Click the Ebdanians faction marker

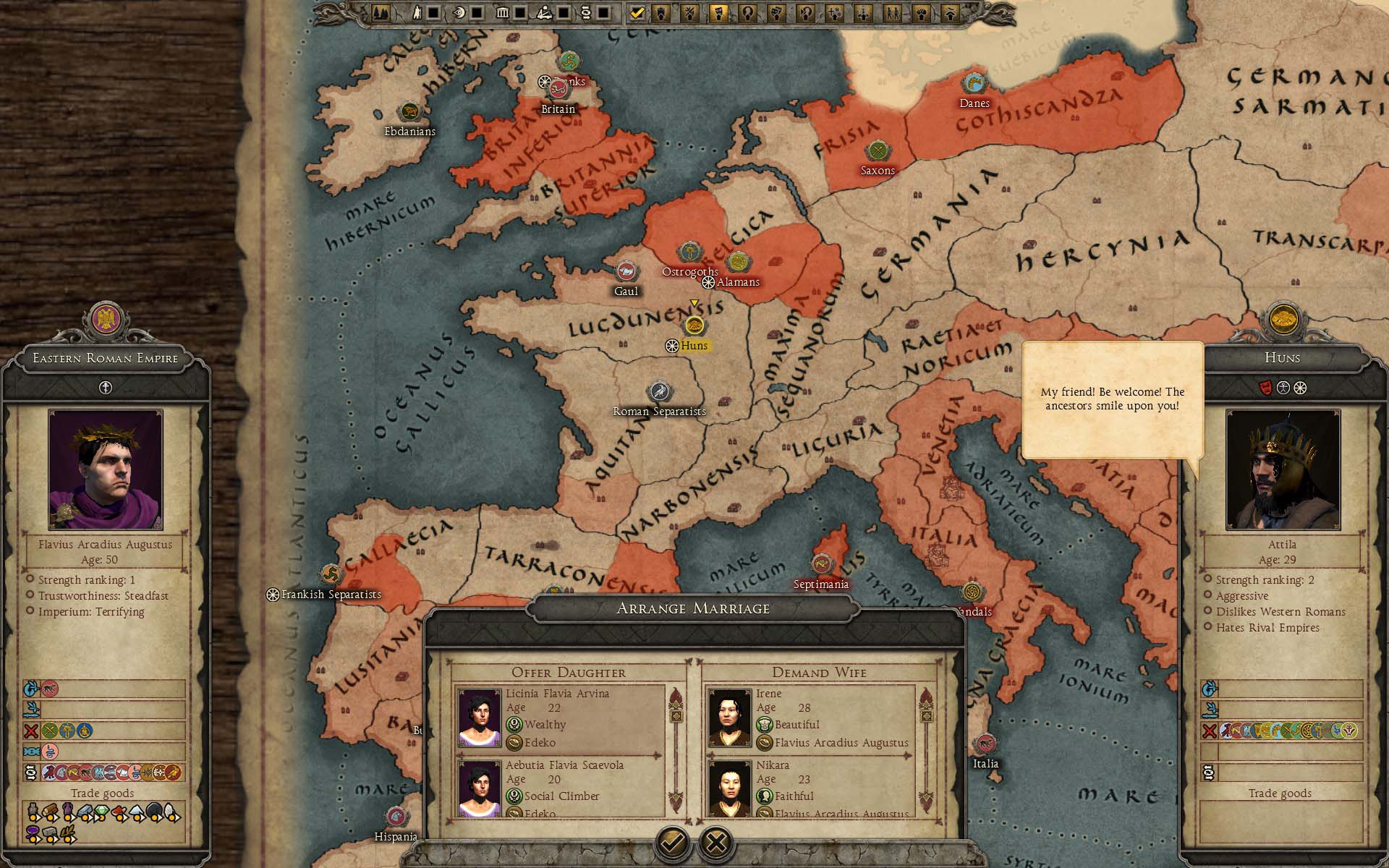point(409,112)
